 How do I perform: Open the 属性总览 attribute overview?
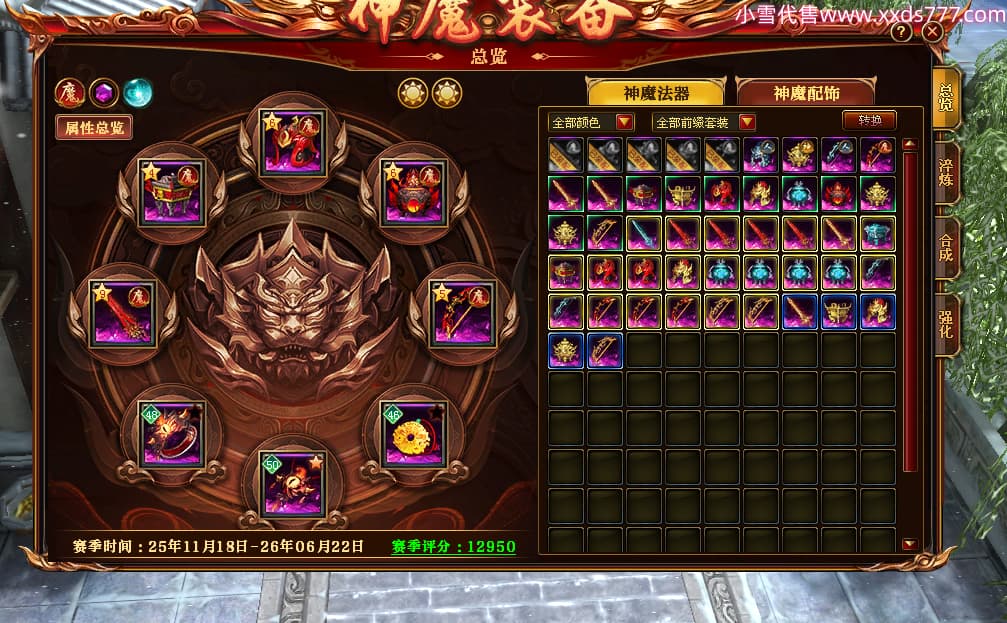coord(95,128)
